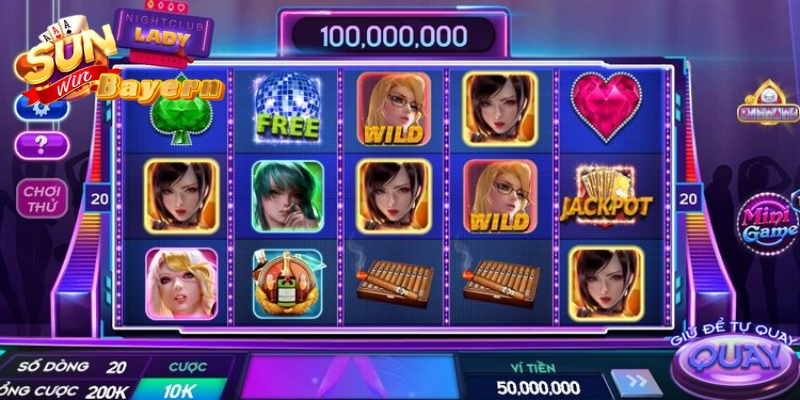This screenshot has height=400, width=800.
Task: Select the Số Dòng line count
Action: point(80,367)
